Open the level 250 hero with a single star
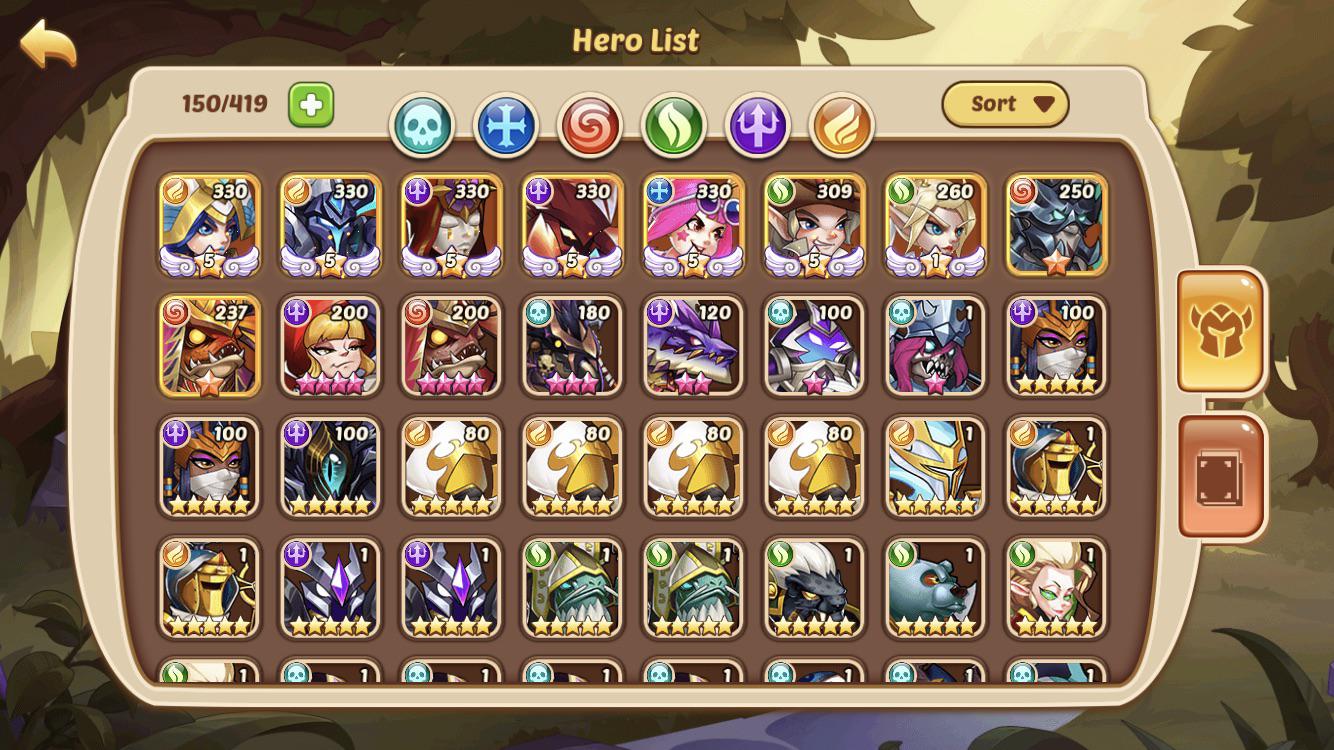The image size is (1334, 750). (x=1056, y=225)
